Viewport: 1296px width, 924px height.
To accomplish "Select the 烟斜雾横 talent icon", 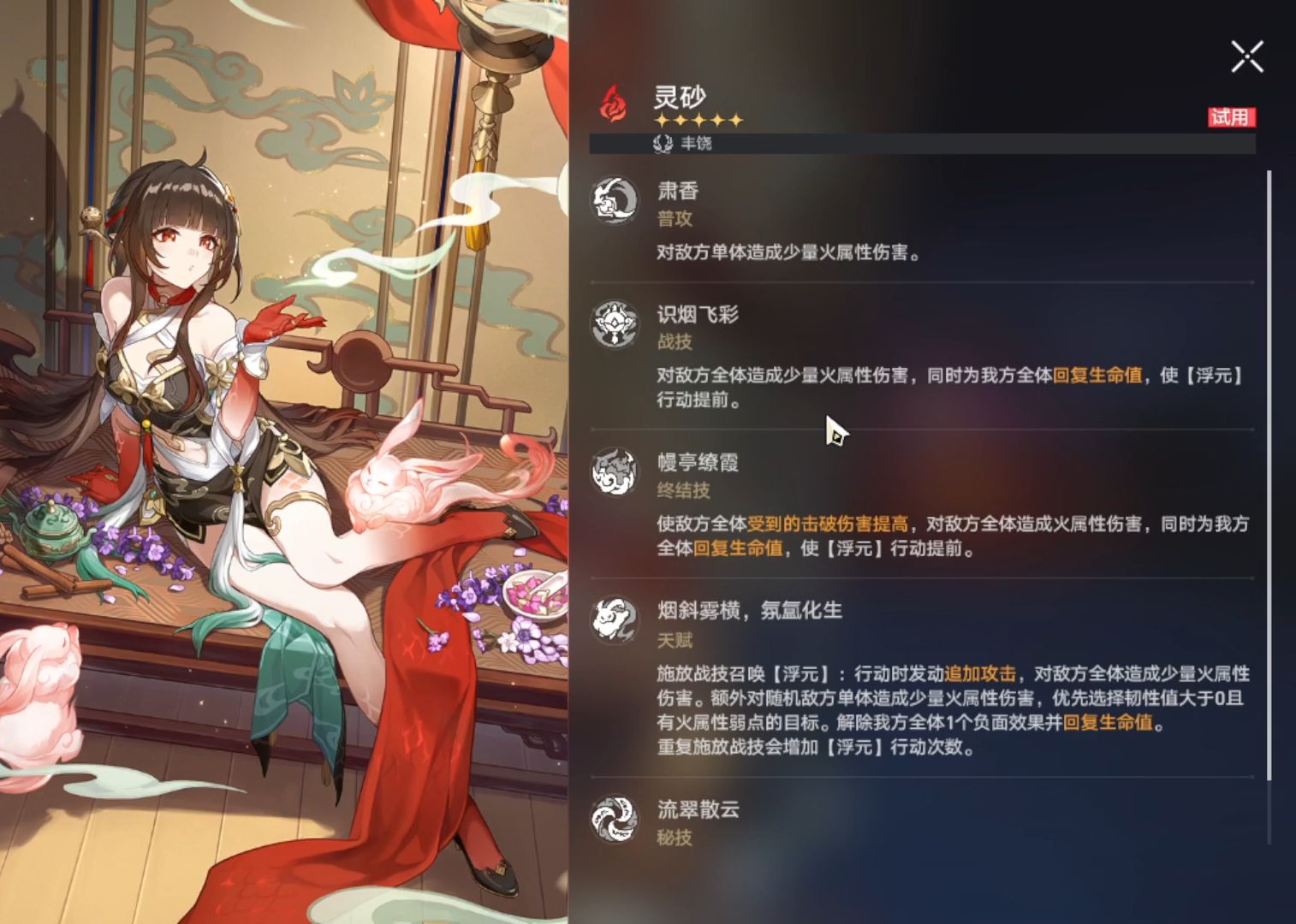I will coord(613,620).
